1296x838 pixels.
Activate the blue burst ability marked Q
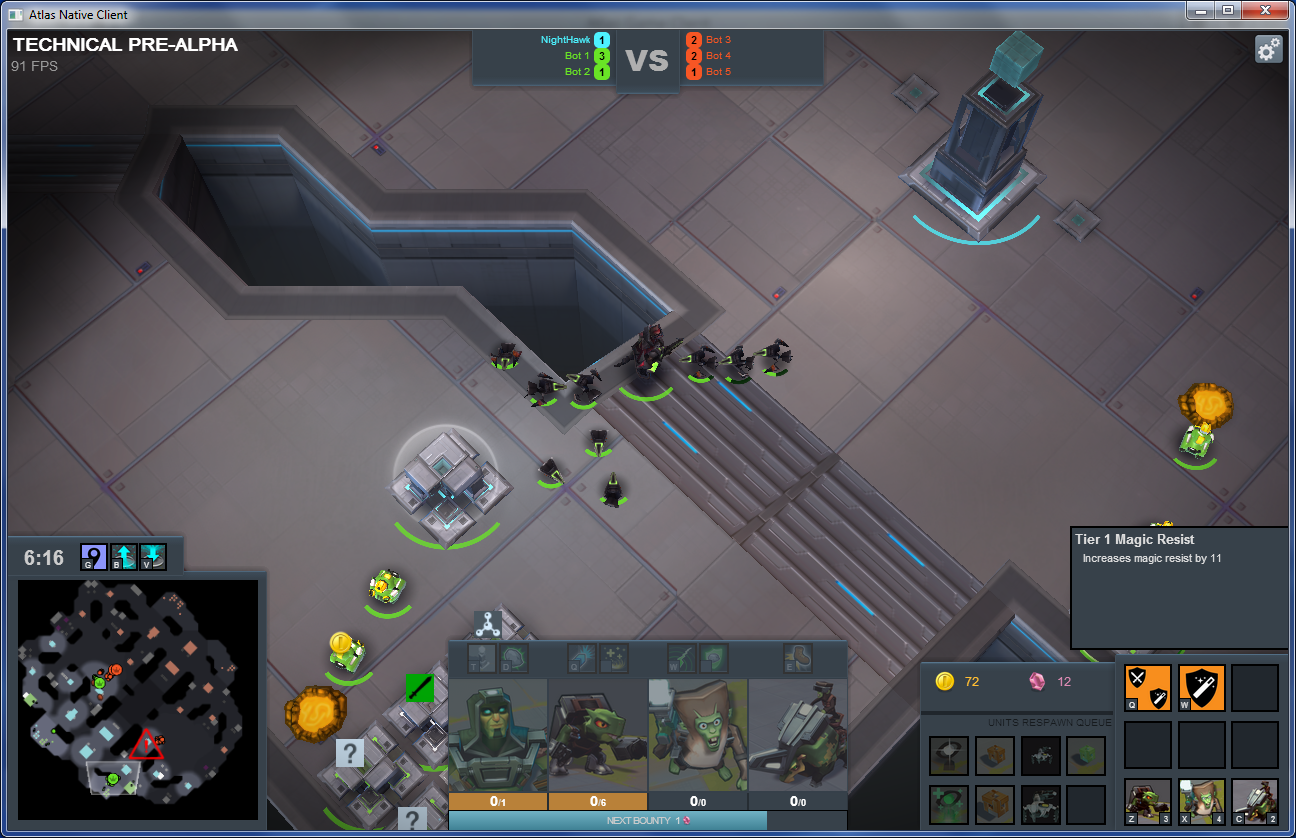point(583,658)
